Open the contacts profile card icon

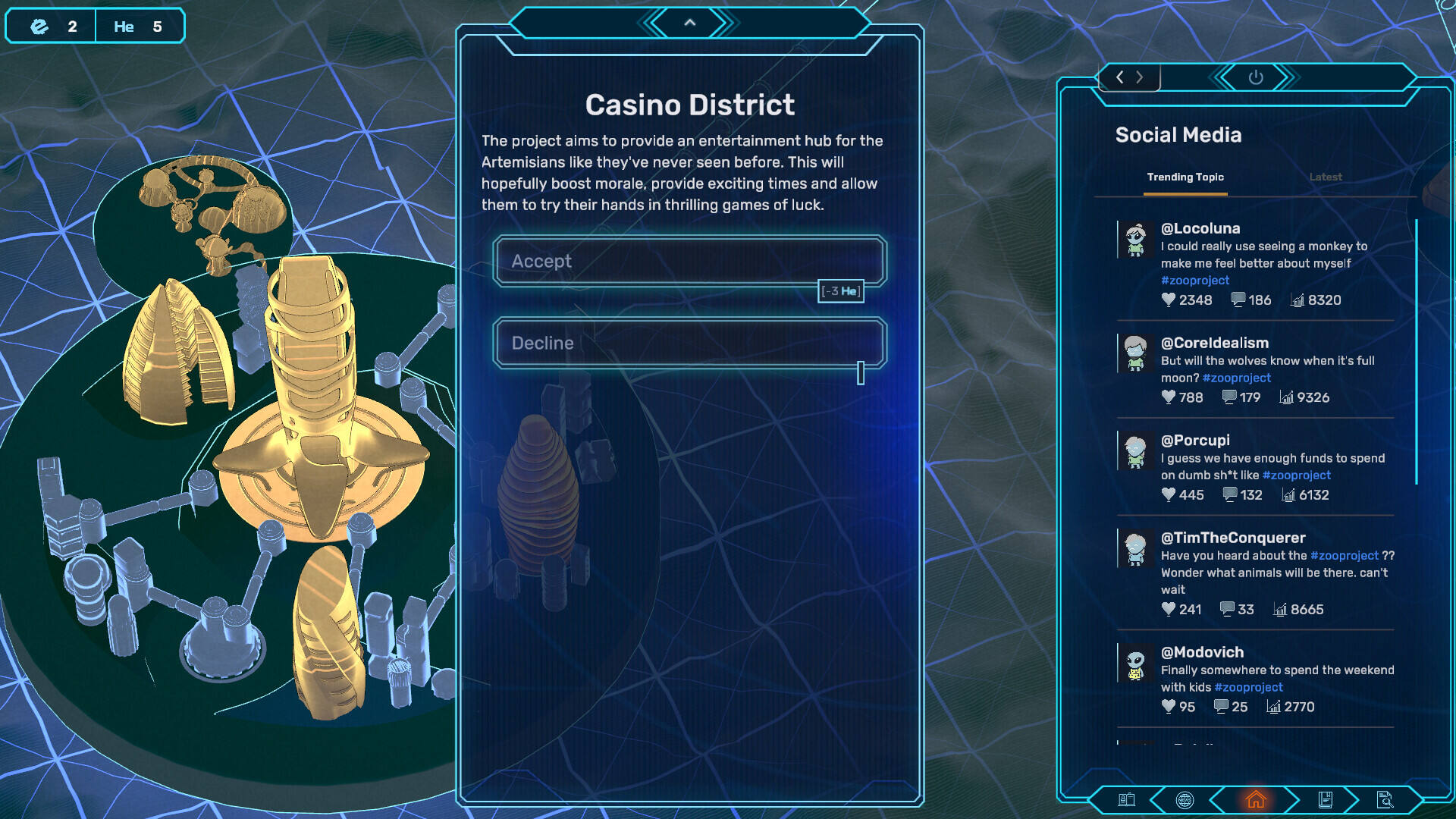[x=1126, y=799]
